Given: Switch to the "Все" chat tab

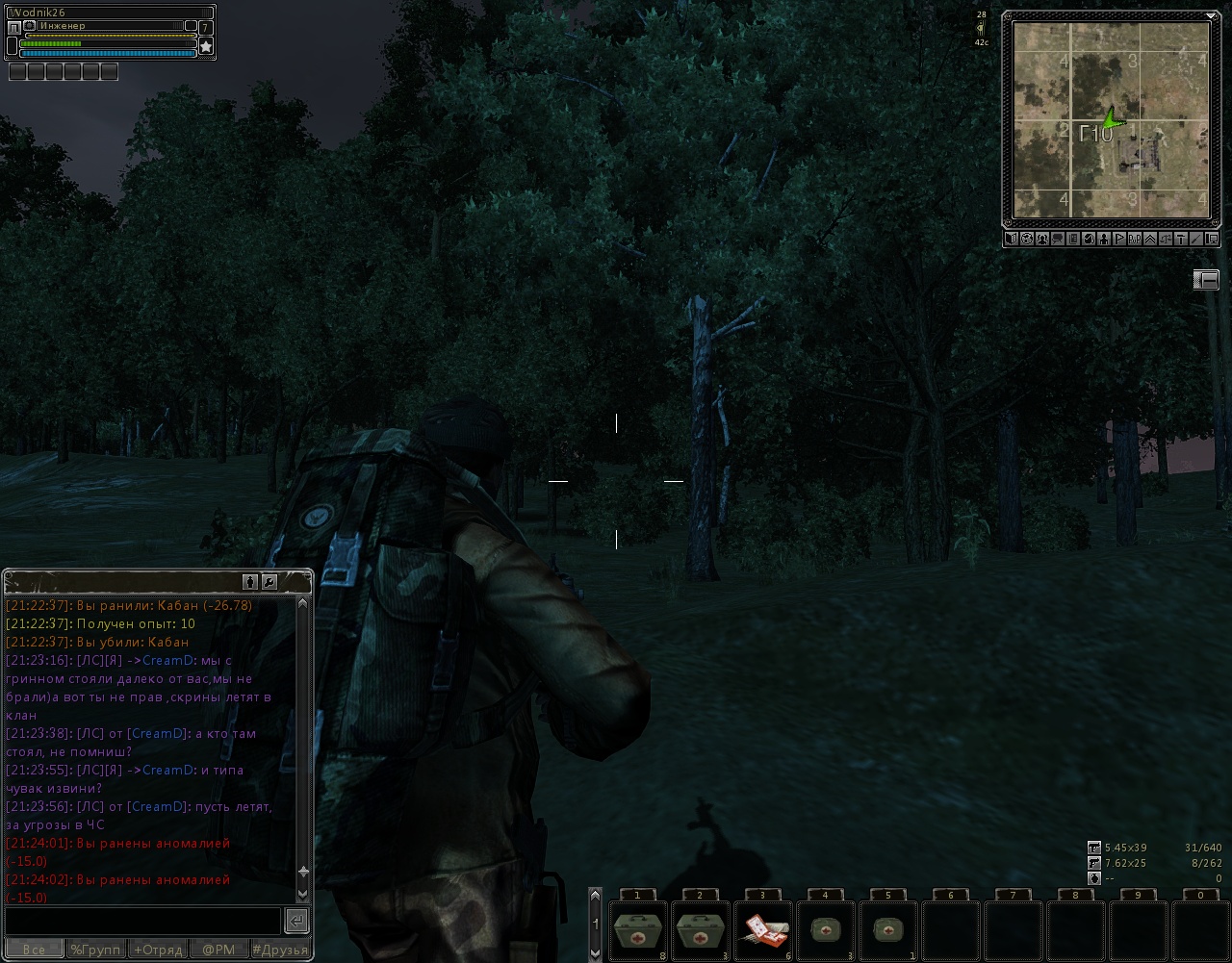Looking at the screenshot, I should pyautogui.click(x=34, y=950).
